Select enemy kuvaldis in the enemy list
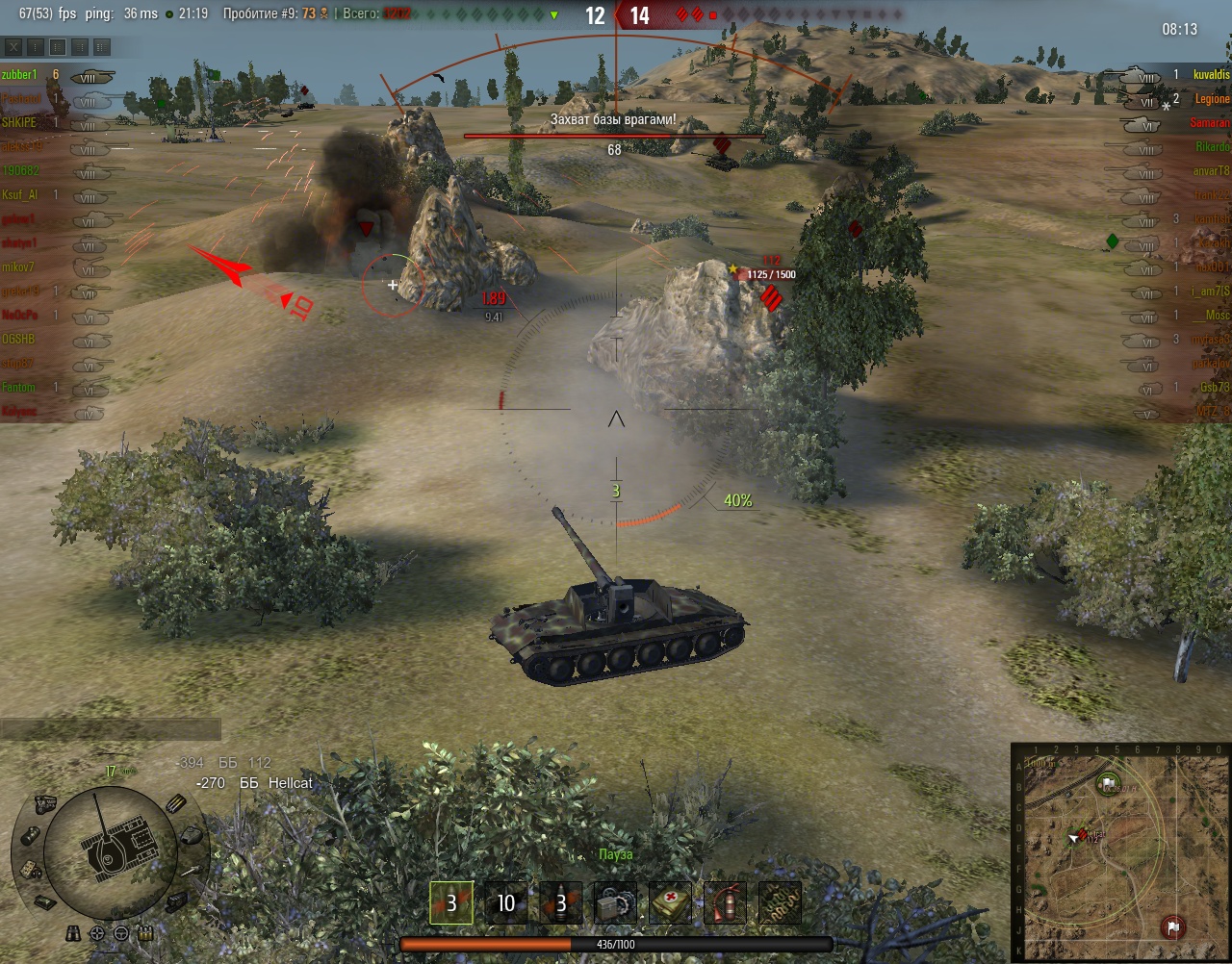 click(1211, 75)
